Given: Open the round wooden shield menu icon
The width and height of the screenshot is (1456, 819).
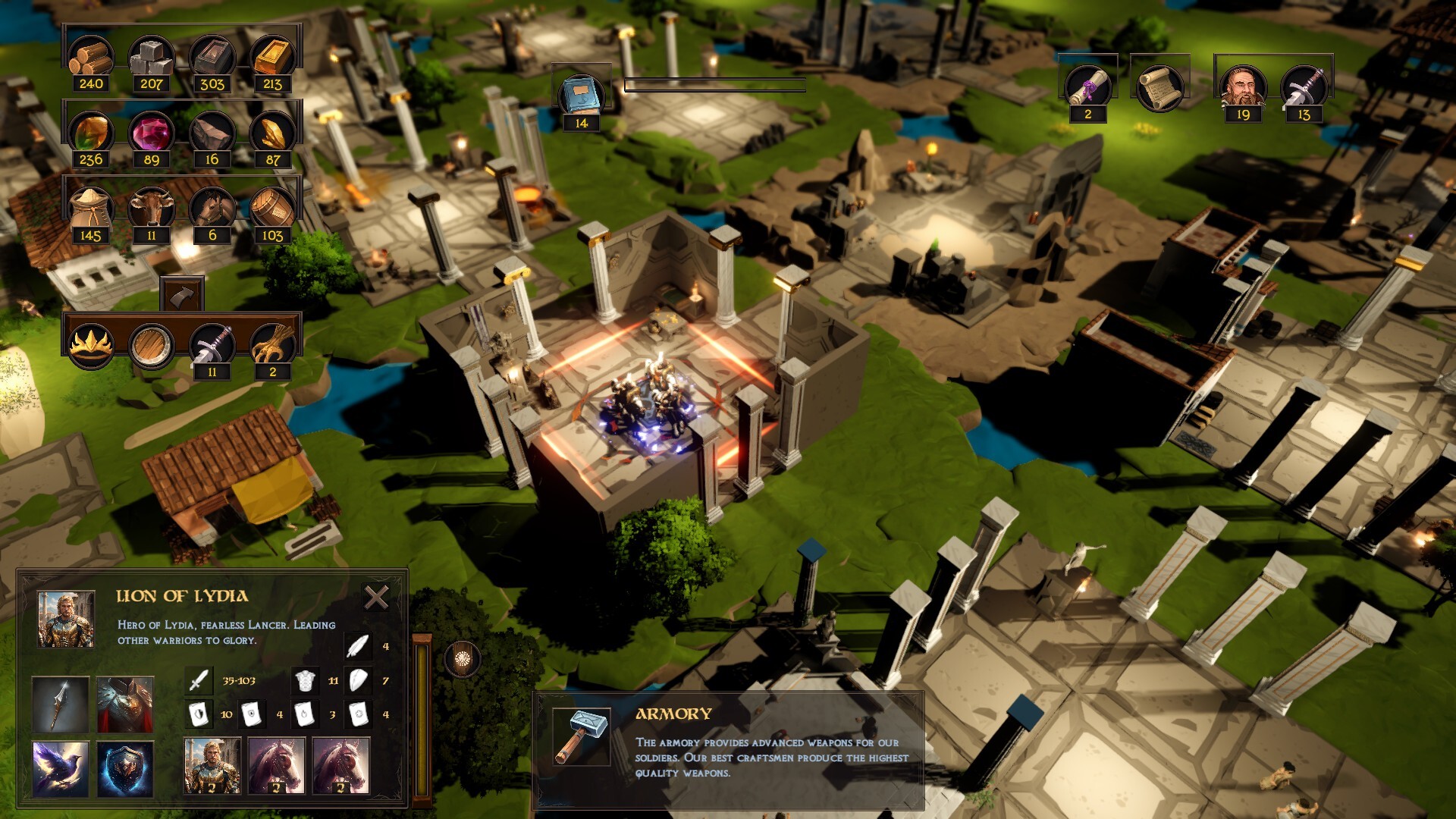Looking at the screenshot, I should click(152, 345).
